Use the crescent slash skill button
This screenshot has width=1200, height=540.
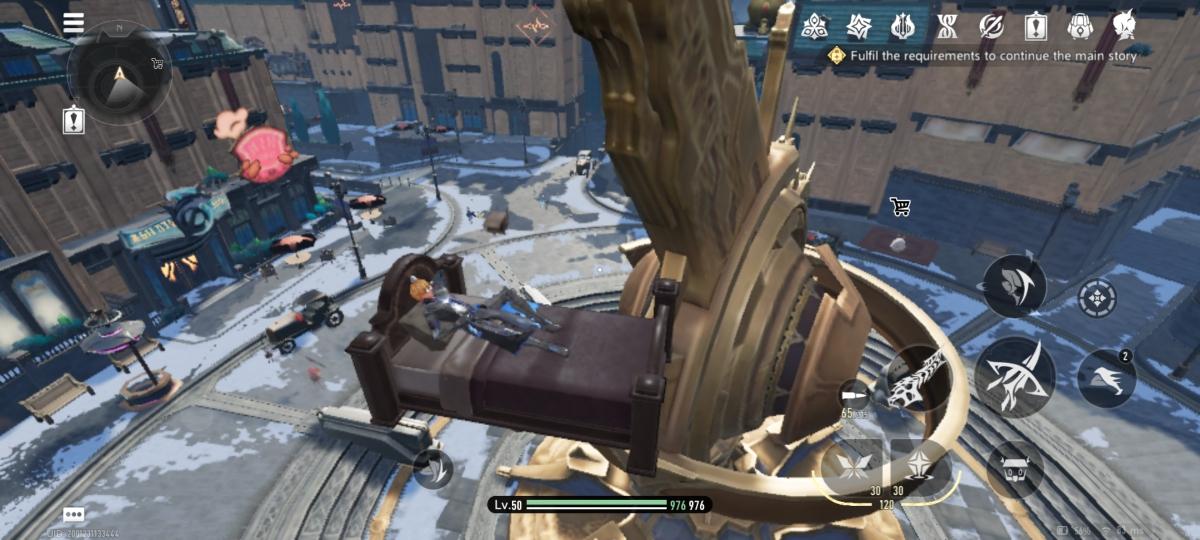click(1014, 287)
